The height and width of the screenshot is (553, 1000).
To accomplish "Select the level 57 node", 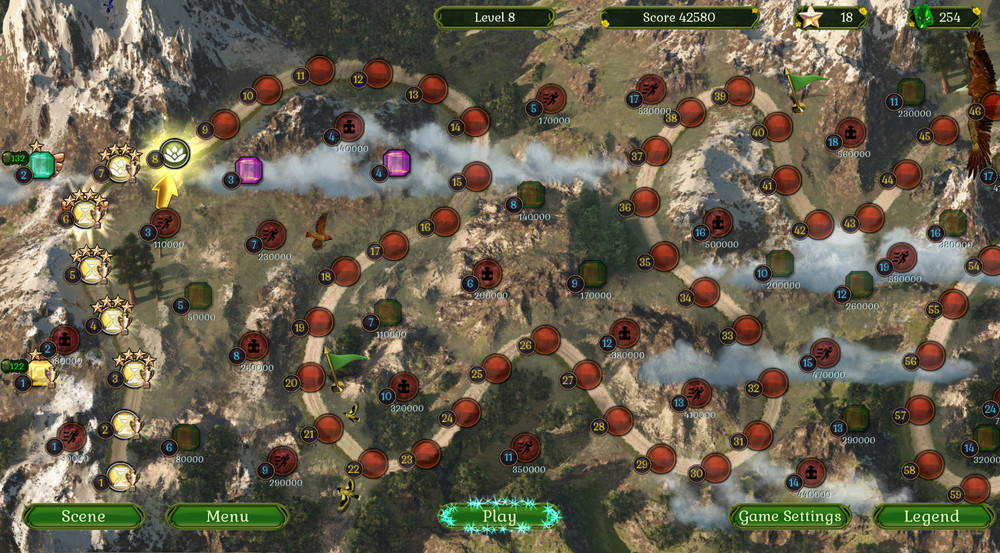I will coord(920,410).
